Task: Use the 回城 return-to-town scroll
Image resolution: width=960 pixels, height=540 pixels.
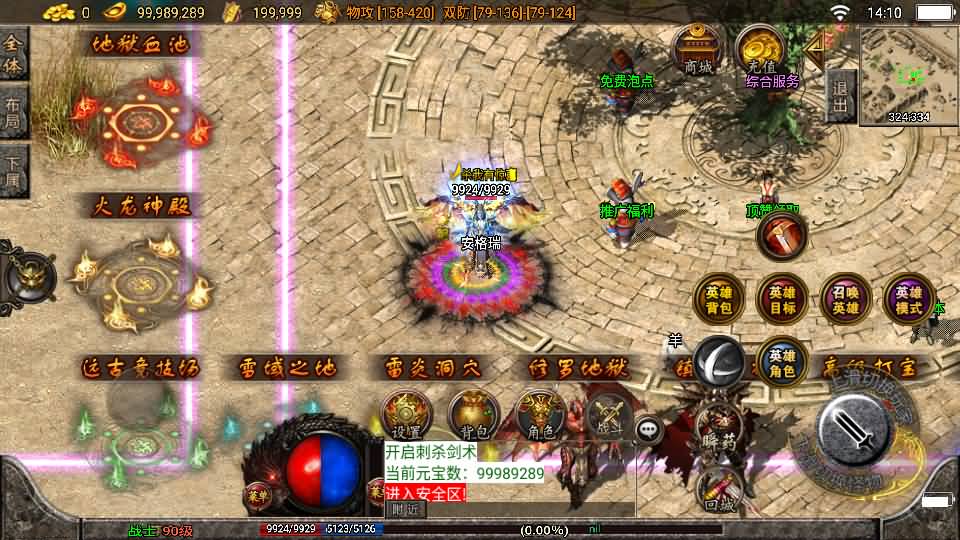Action: [720, 490]
